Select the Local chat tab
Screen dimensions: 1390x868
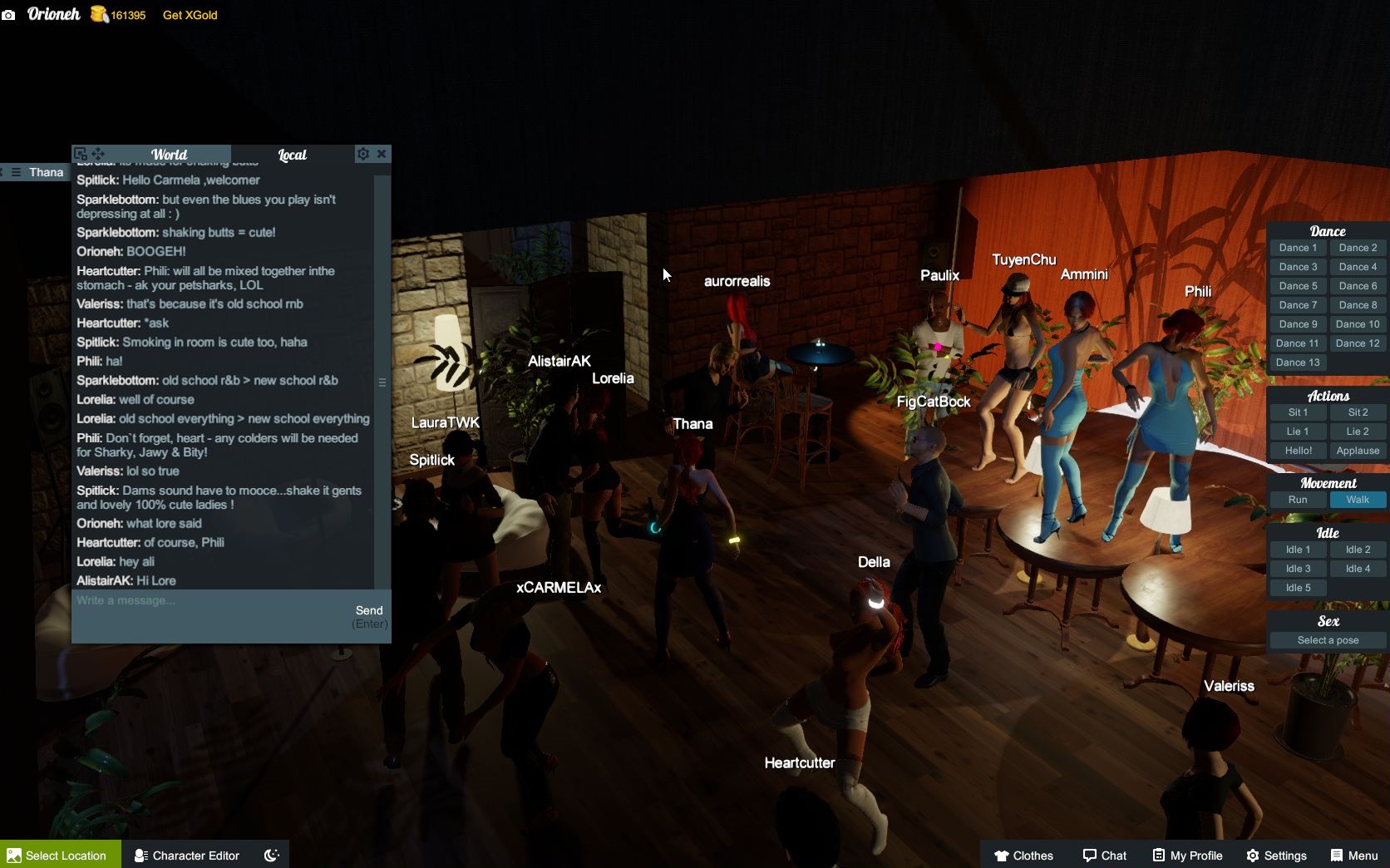coord(293,155)
